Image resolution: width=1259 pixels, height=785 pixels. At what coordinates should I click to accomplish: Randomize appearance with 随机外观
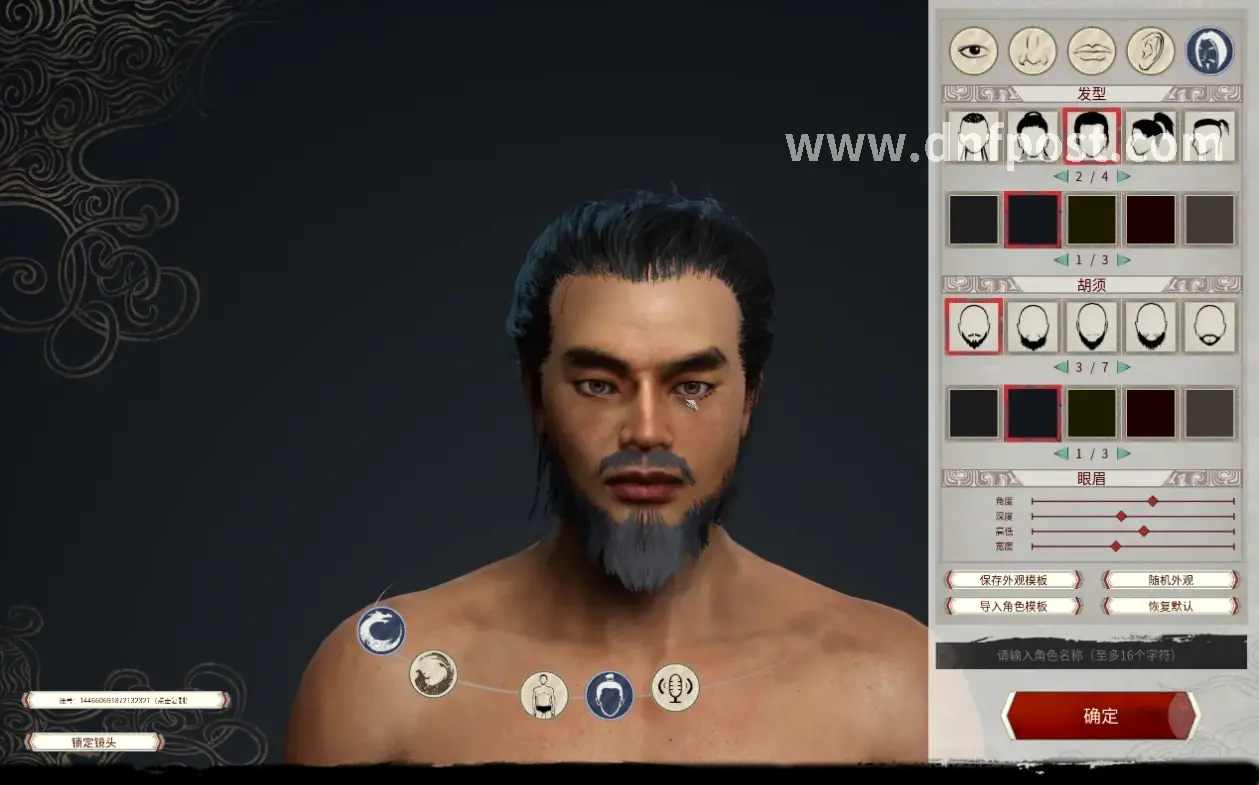click(1170, 580)
